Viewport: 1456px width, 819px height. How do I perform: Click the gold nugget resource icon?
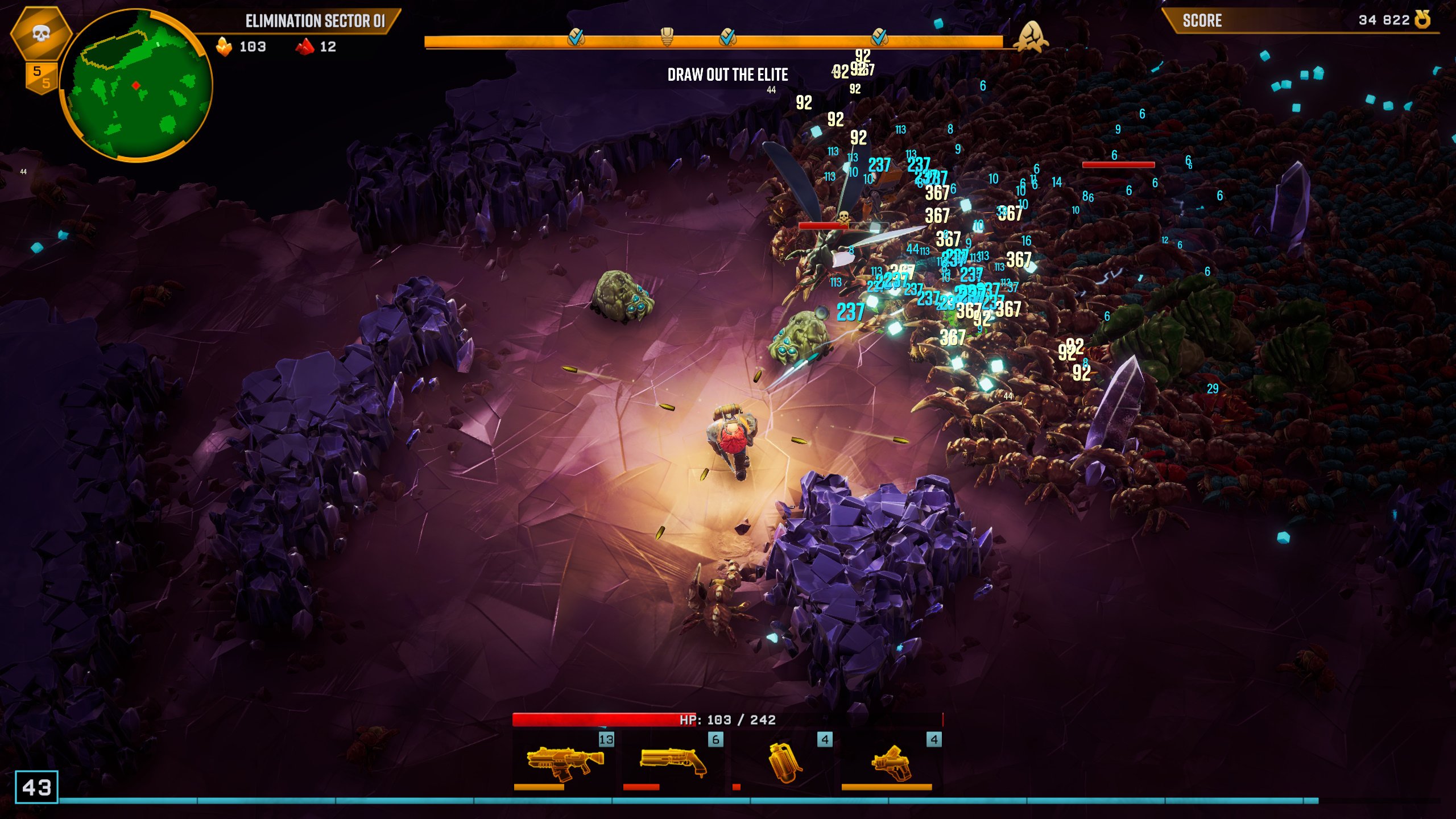[224, 47]
